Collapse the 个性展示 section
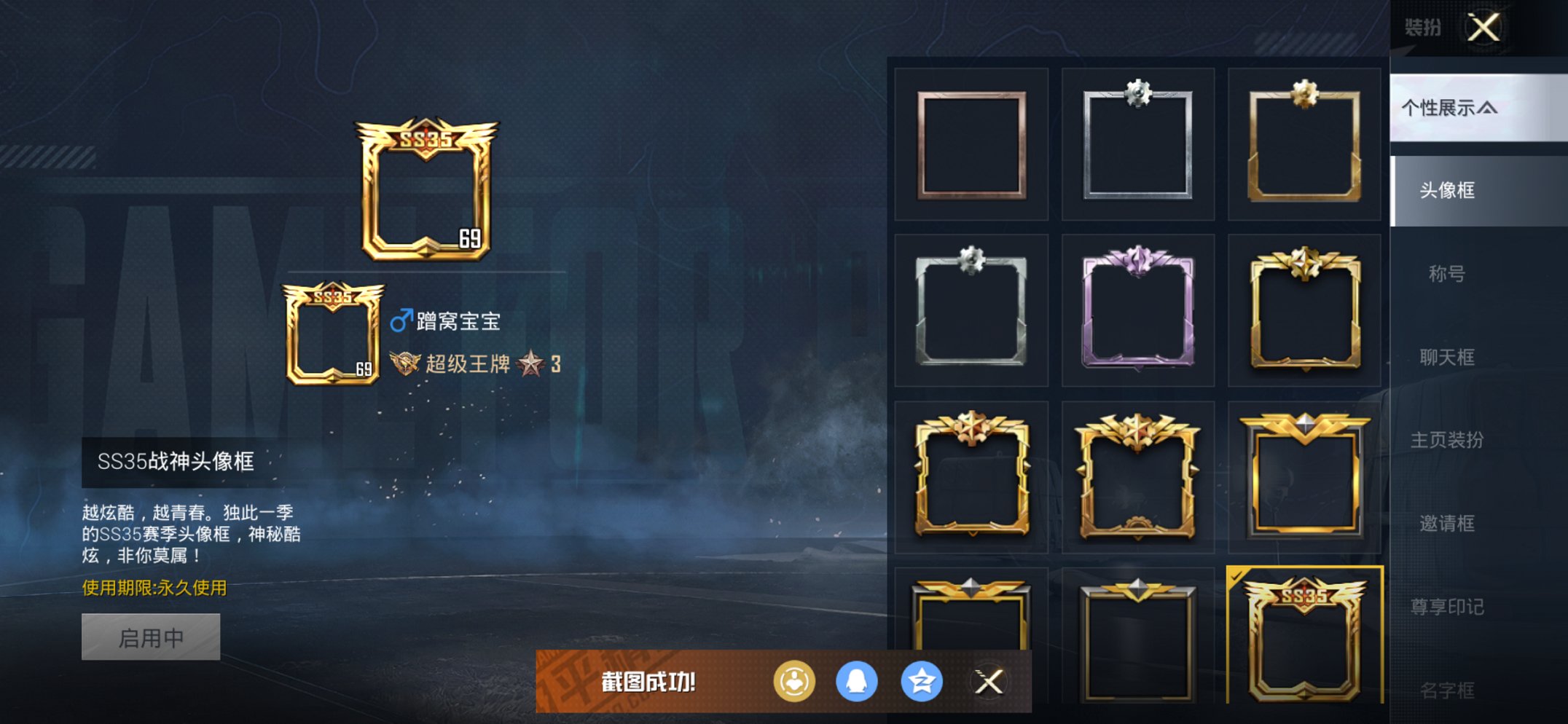 1450,107
